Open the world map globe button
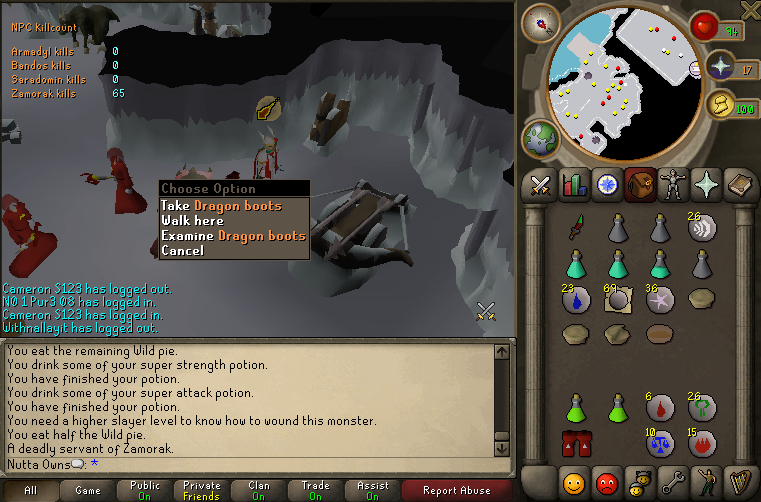 tap(541, 138)
